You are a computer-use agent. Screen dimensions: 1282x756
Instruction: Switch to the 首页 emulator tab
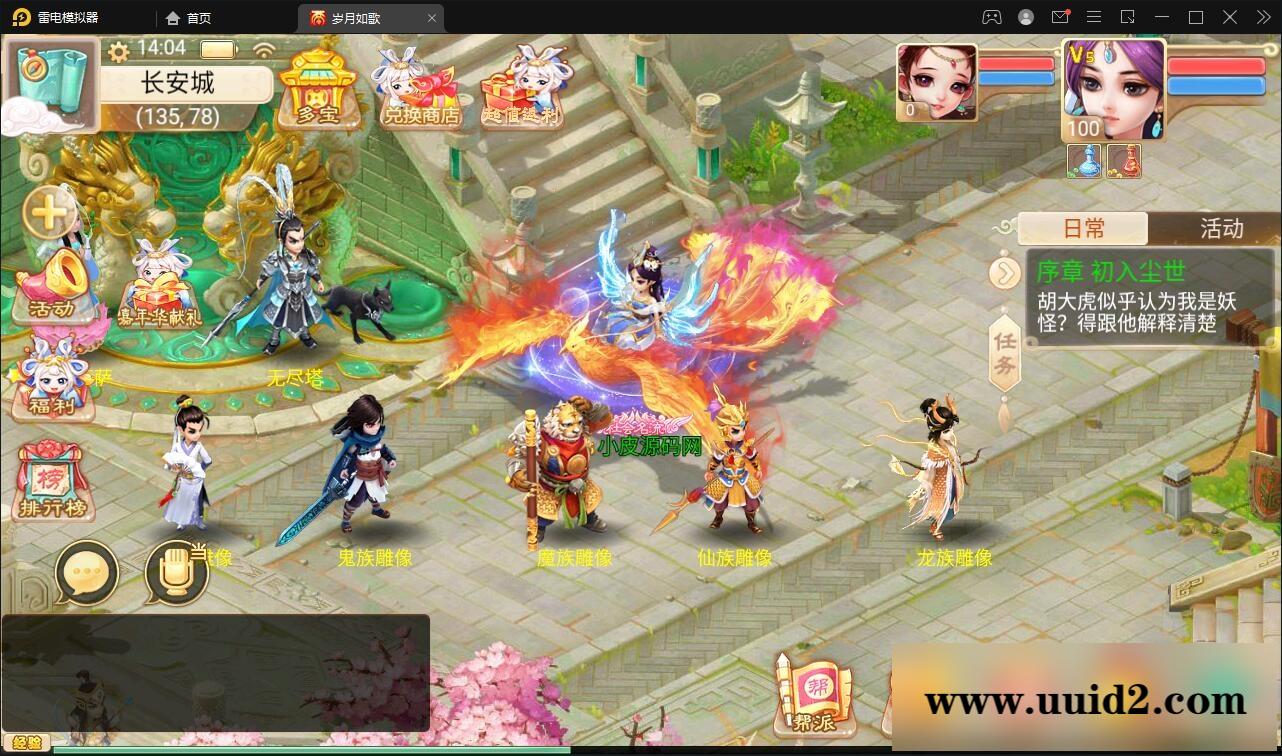tap(194, 17)
